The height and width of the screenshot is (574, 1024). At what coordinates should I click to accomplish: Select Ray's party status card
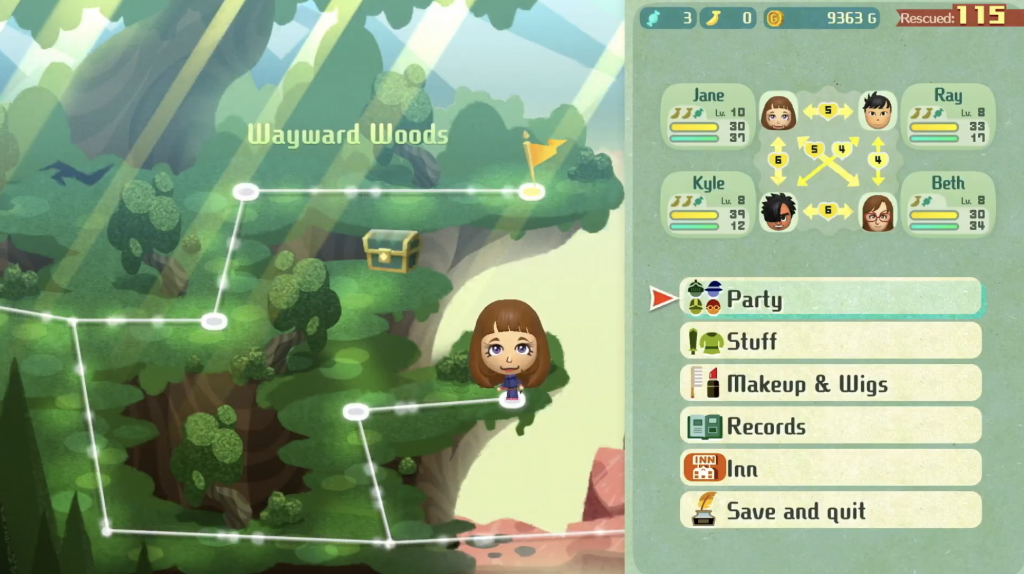coord(947,117)
